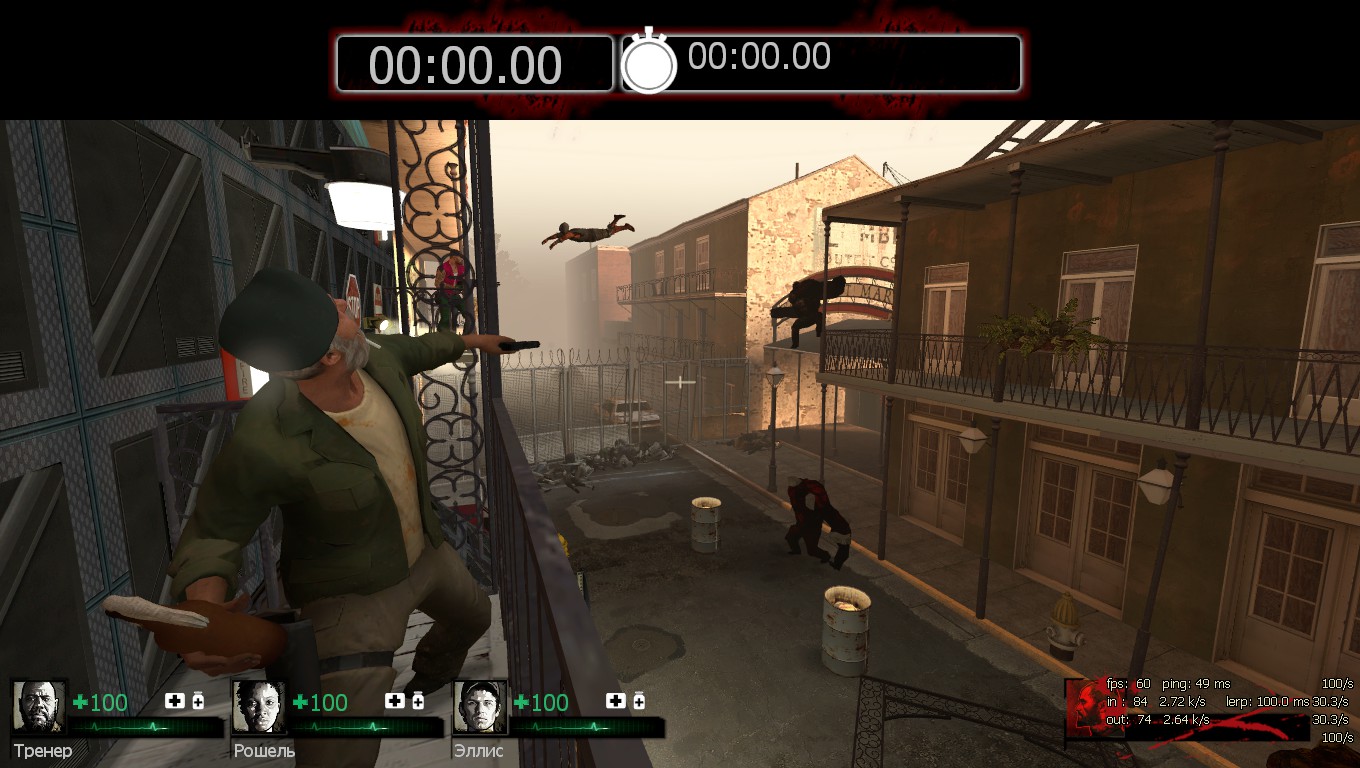Click Рошель's first aid kit icon
This screenshot has height=768, width=1360.
pyautogui.click(x=394, y=701)
